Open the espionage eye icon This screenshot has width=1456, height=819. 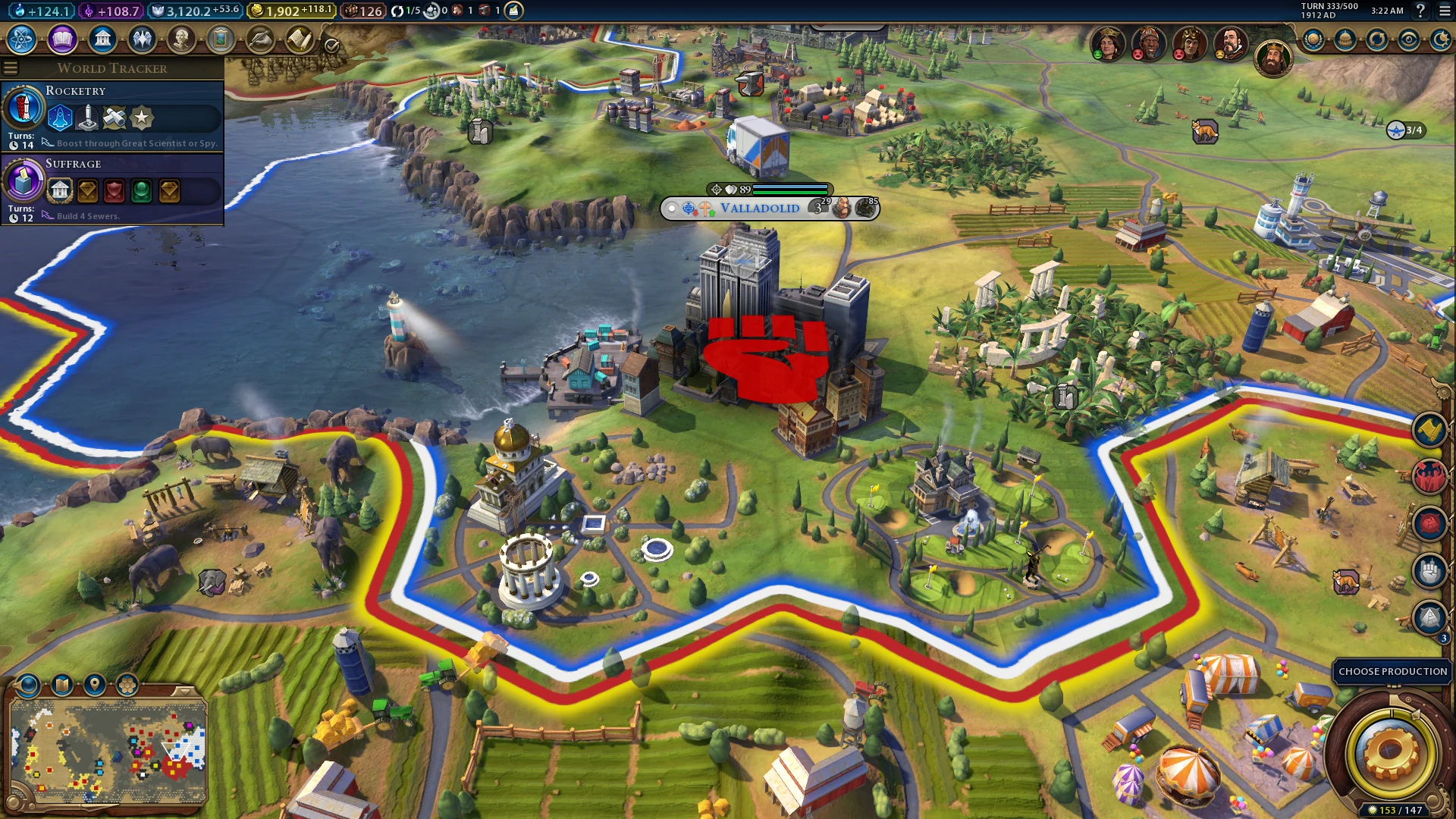(x=1409, y=39)
